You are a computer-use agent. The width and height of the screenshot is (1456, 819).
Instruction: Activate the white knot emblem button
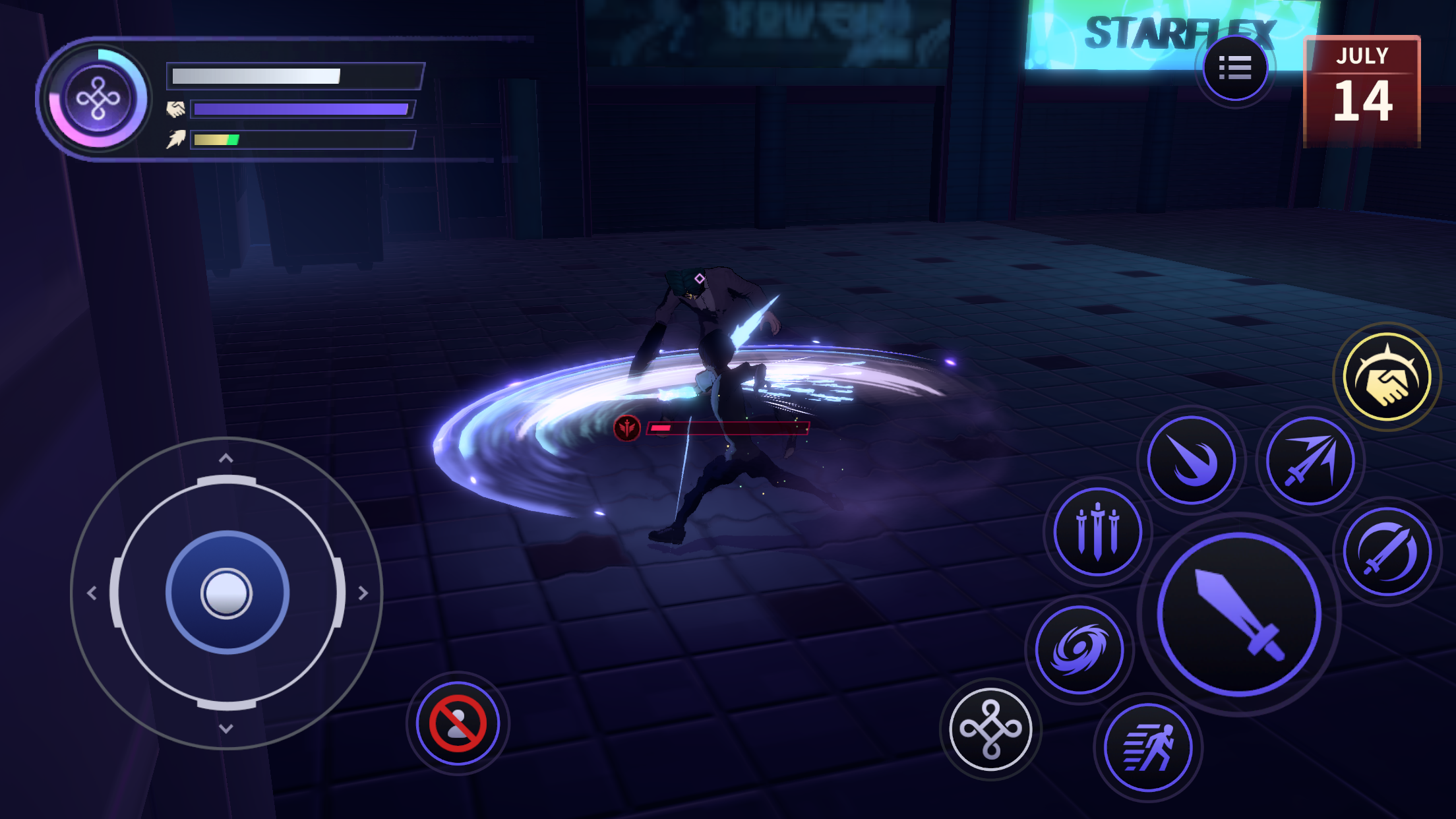(990, 729)
